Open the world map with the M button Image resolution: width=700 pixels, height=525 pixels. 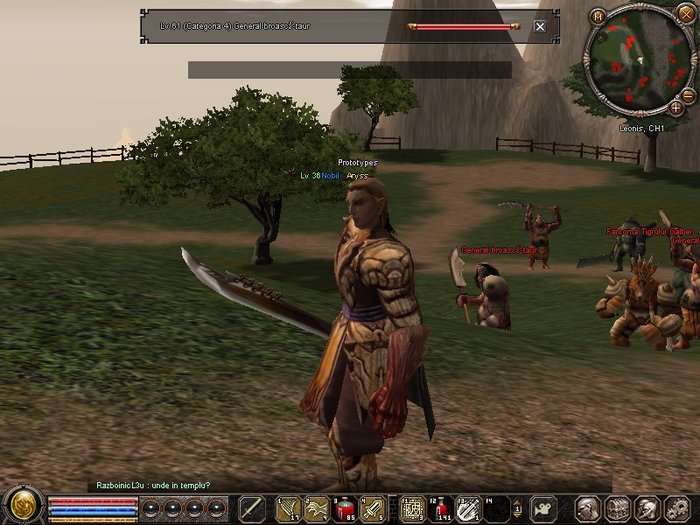(x=598, y=16)
